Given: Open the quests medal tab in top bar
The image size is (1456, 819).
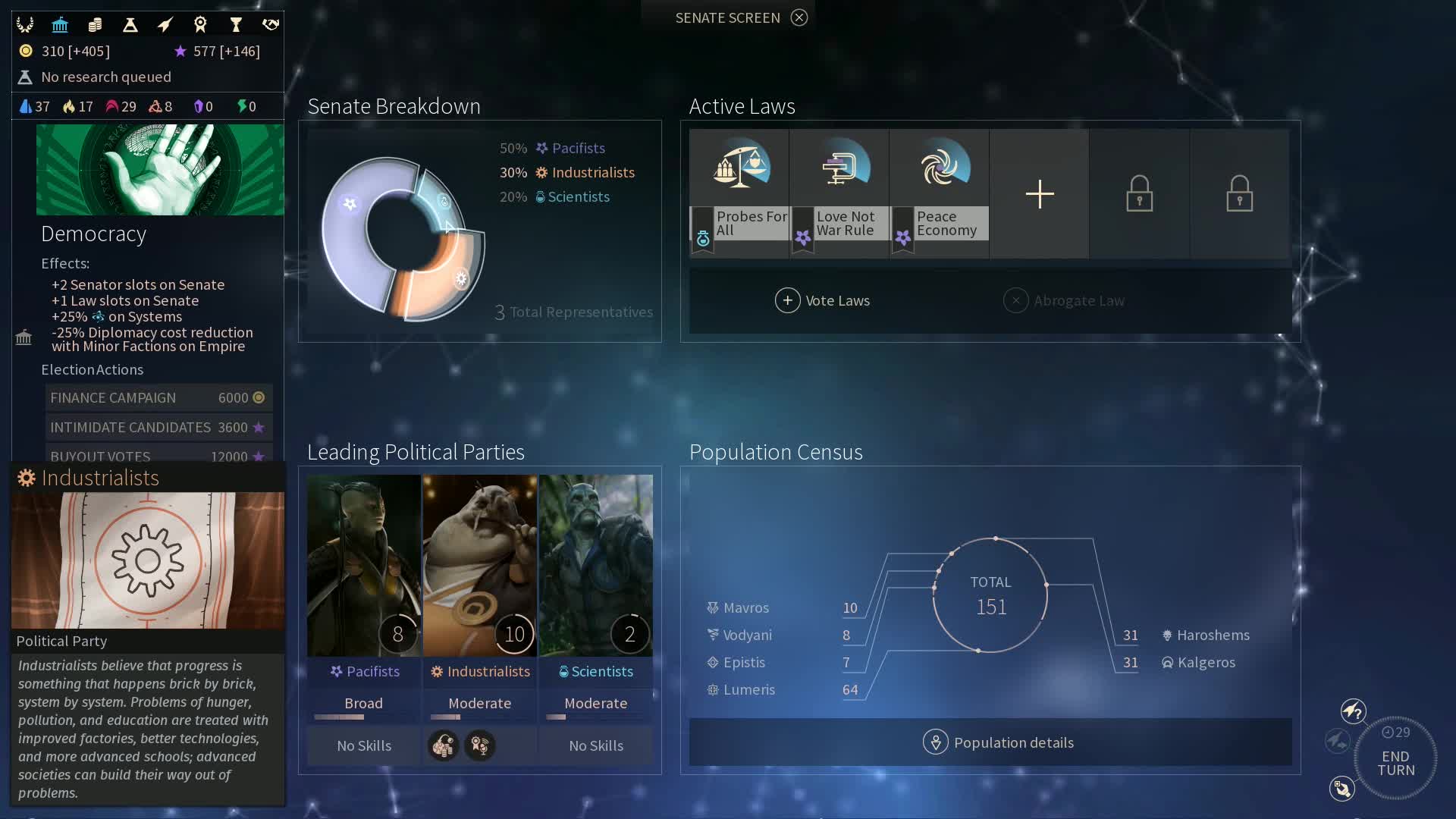Looking at the screenshot, I should coord(200,24).
